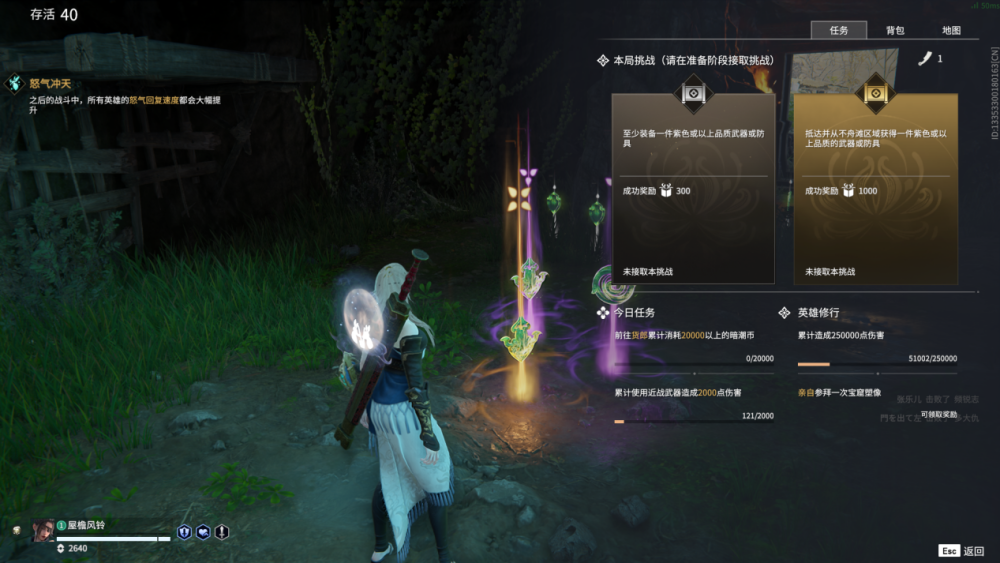The width and height of the screenshot is (1000, 563).
Task: Switch to the 任务 tab
Action: click(x=838, y=31)
